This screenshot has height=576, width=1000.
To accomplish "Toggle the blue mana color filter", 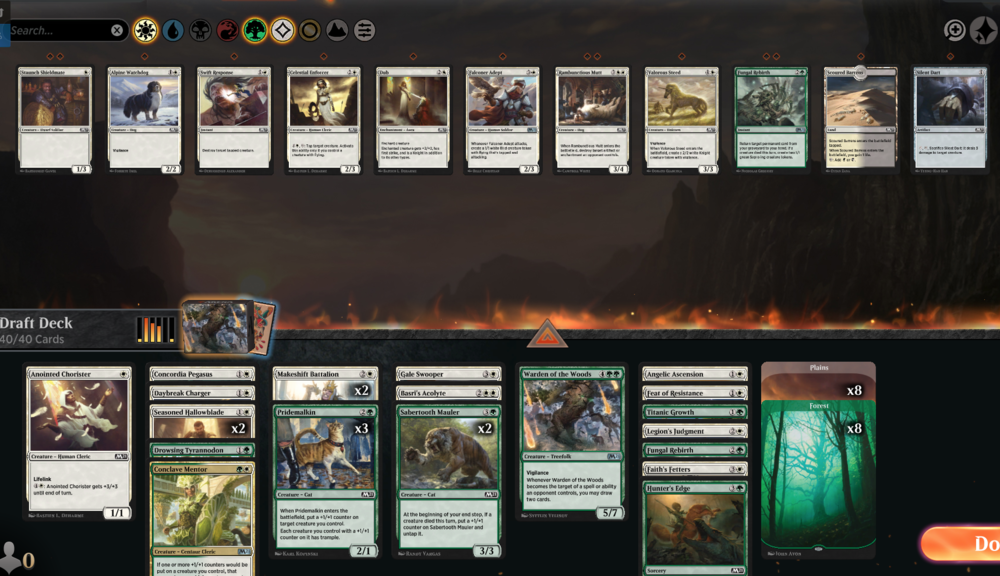I will pyautogui.click(x=173, y=31).
